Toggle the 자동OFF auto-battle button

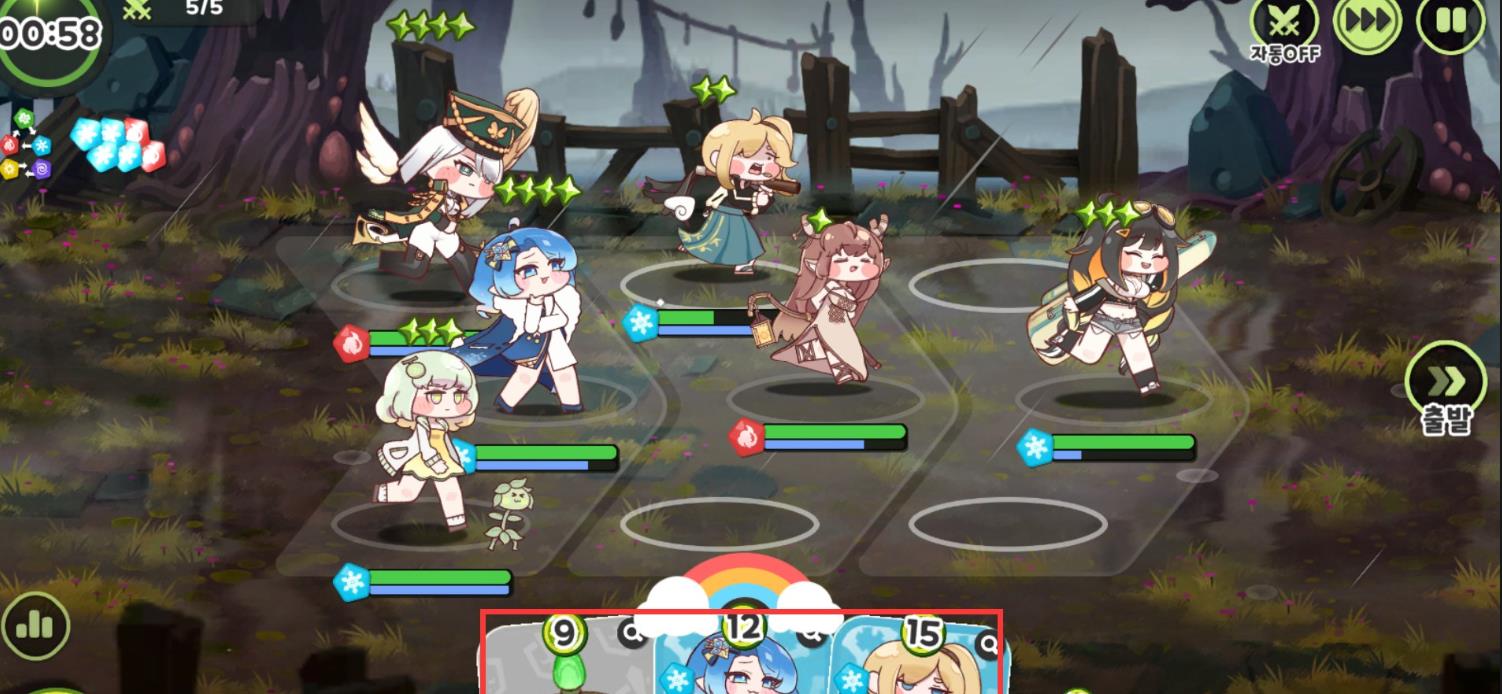point(1285,24)
